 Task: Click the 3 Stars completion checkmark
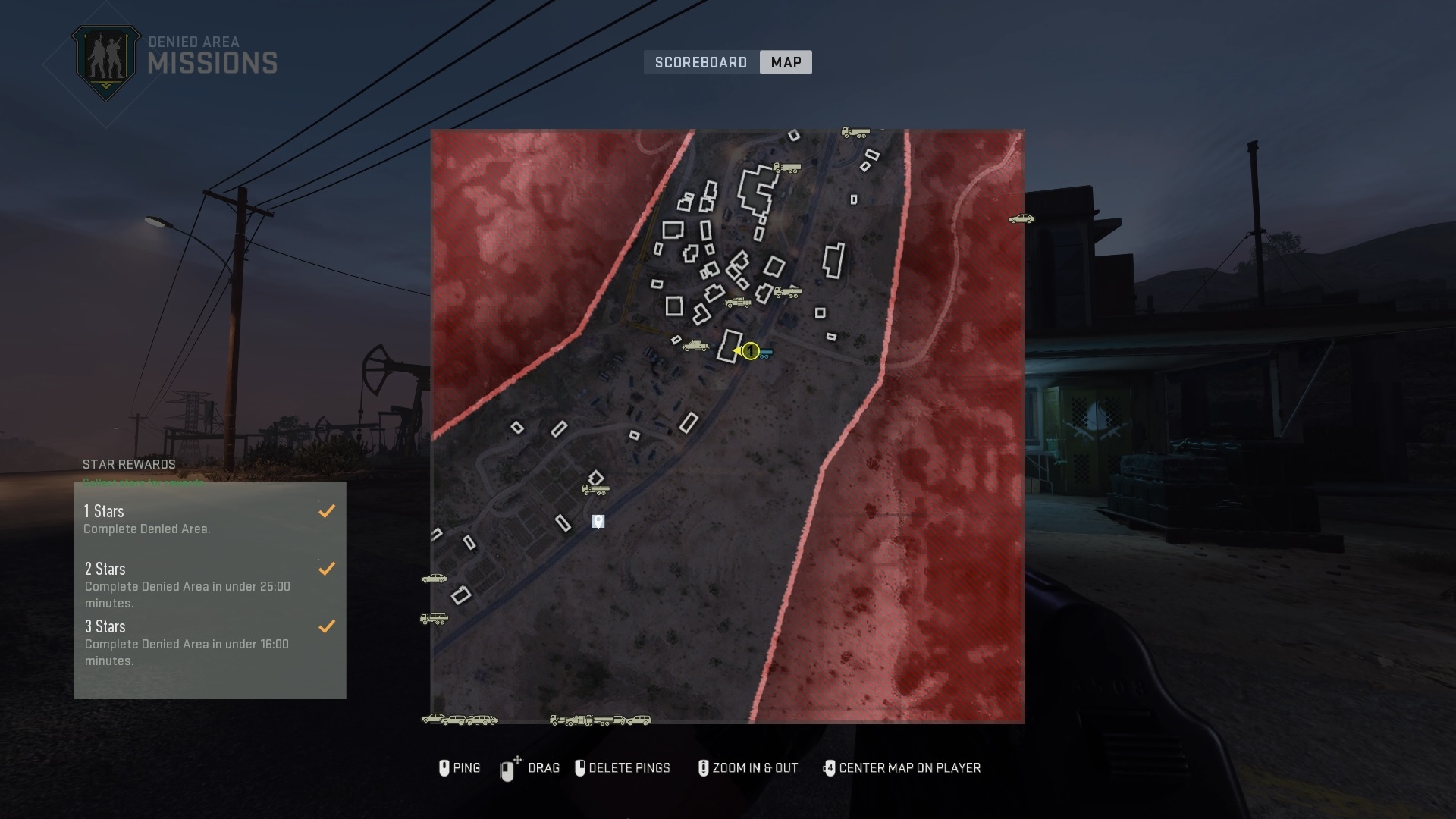(327, 626)
